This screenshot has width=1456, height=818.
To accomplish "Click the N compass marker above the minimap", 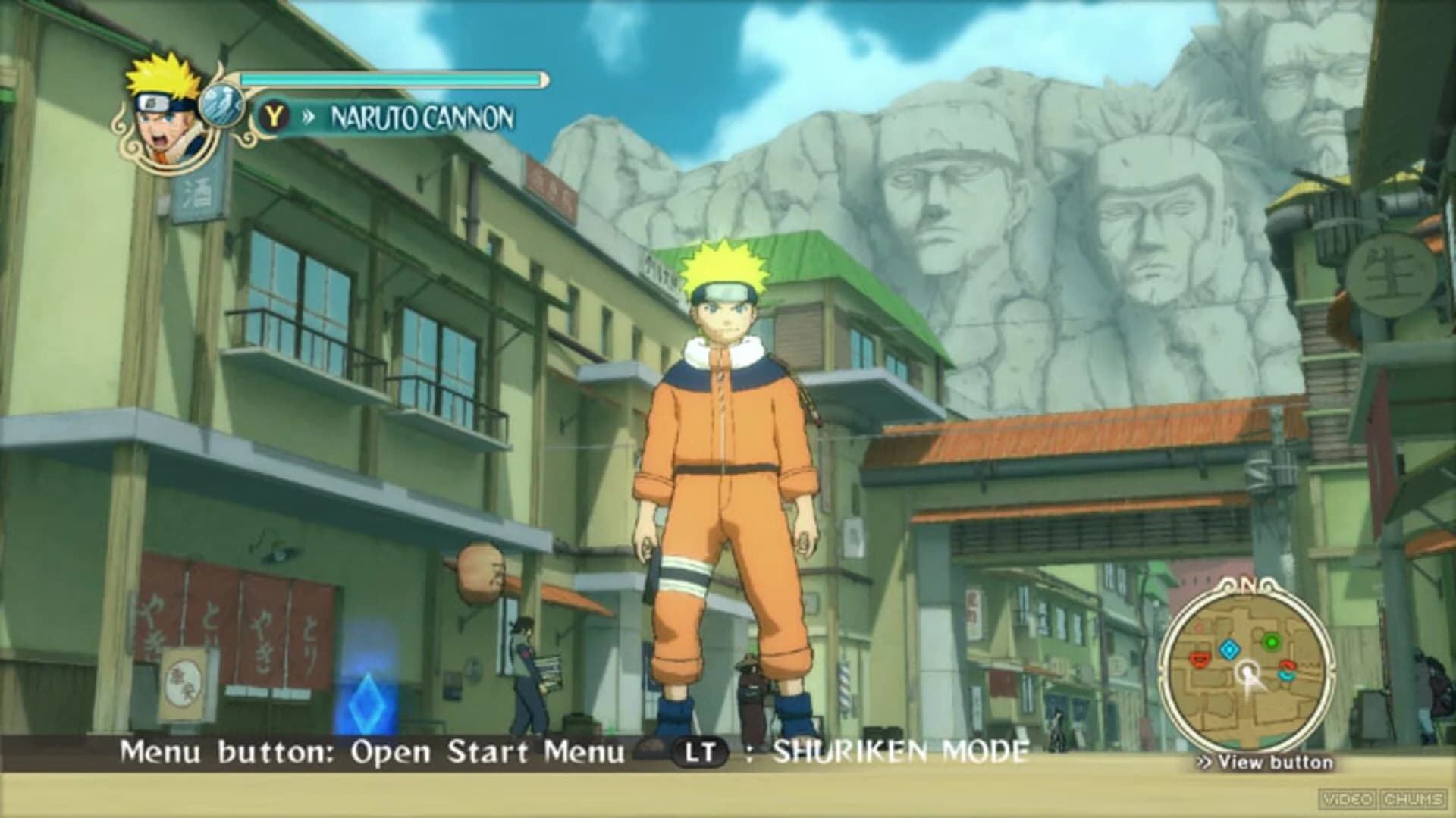I will point(1249,585).
